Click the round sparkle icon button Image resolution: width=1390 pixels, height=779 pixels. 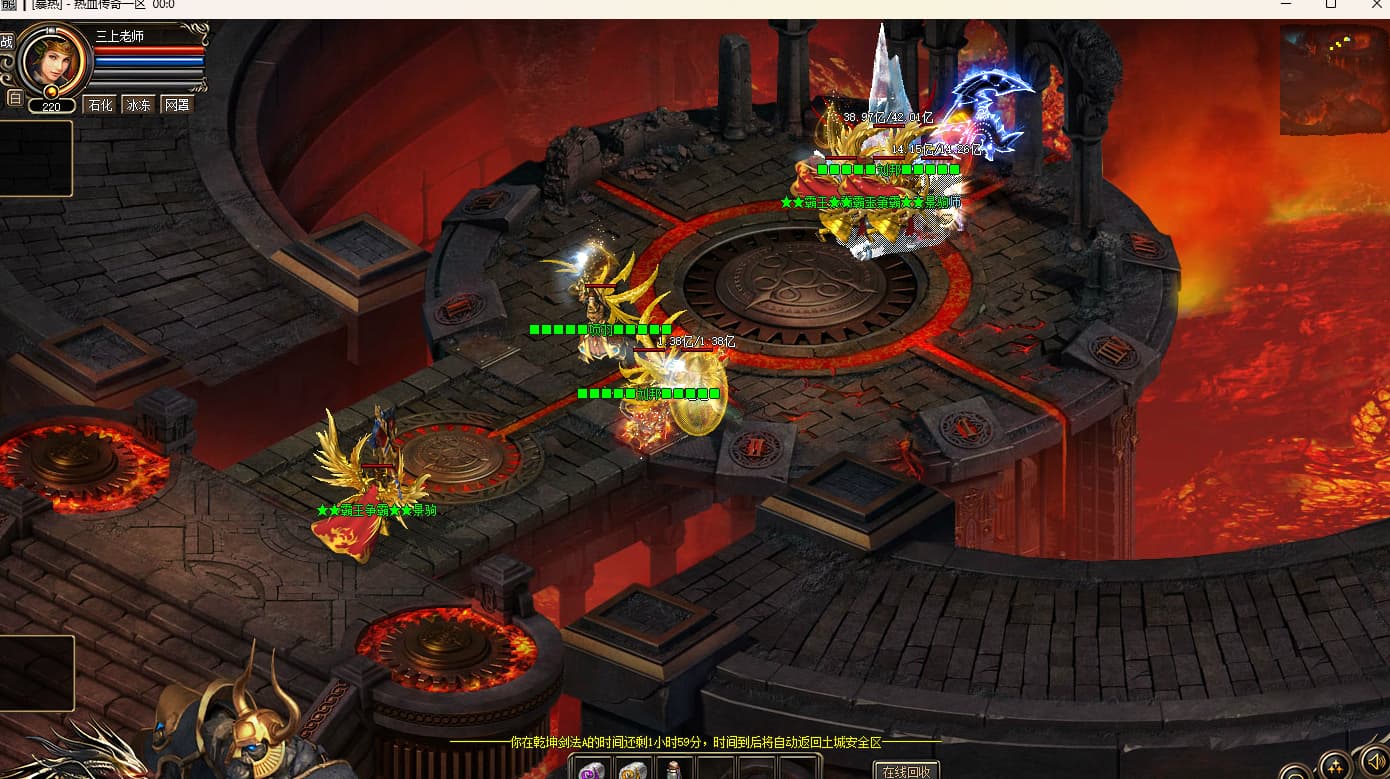click(1335, 766)
